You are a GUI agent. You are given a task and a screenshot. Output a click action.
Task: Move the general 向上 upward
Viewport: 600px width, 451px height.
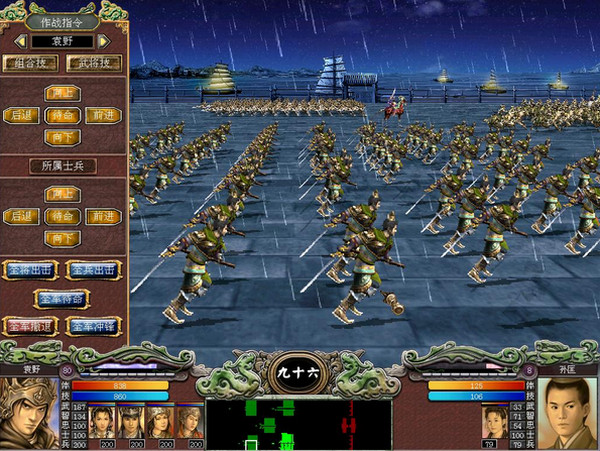point(61,93)
